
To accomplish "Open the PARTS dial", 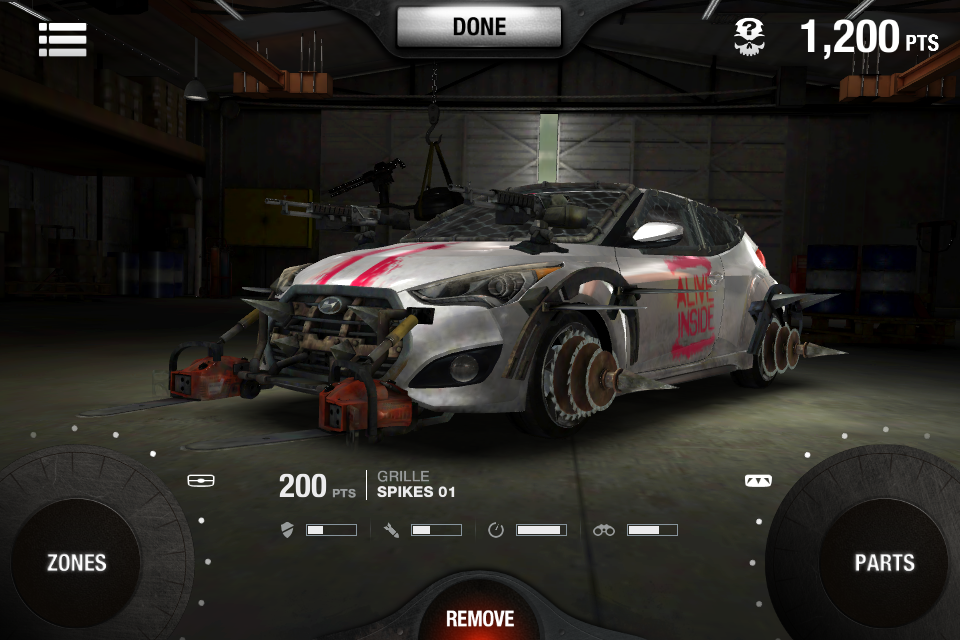I will click(884, 562).
